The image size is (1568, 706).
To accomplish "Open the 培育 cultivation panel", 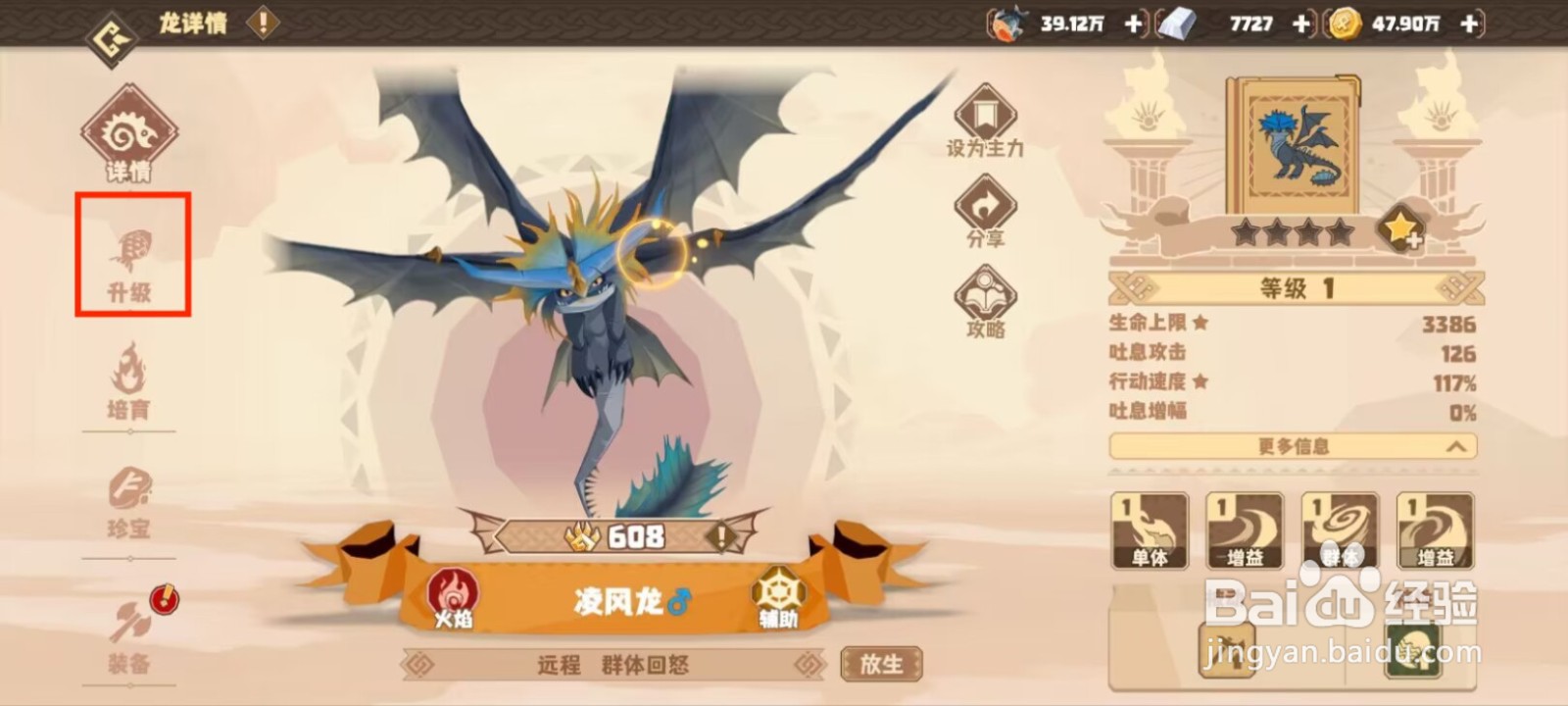I will coord(130,382).
